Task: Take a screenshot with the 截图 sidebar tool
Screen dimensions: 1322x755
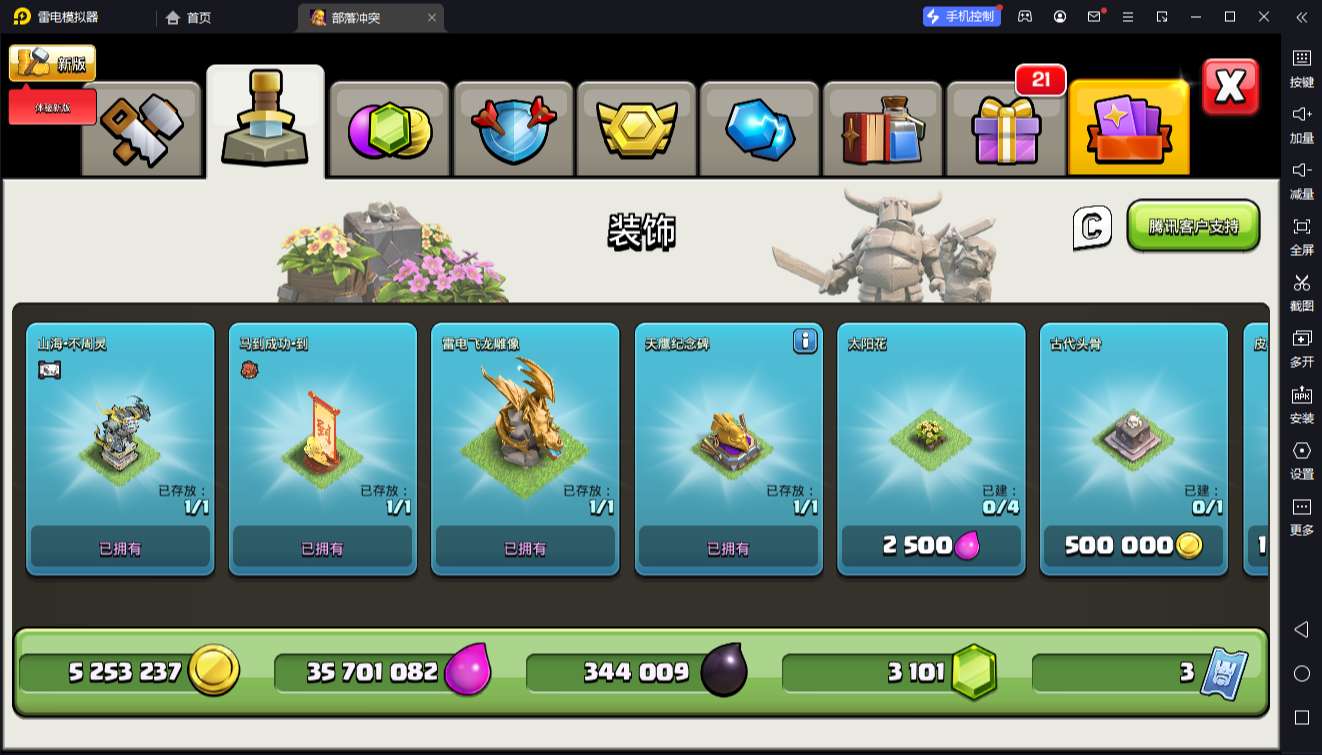Action: click(x=1301, y=291)
